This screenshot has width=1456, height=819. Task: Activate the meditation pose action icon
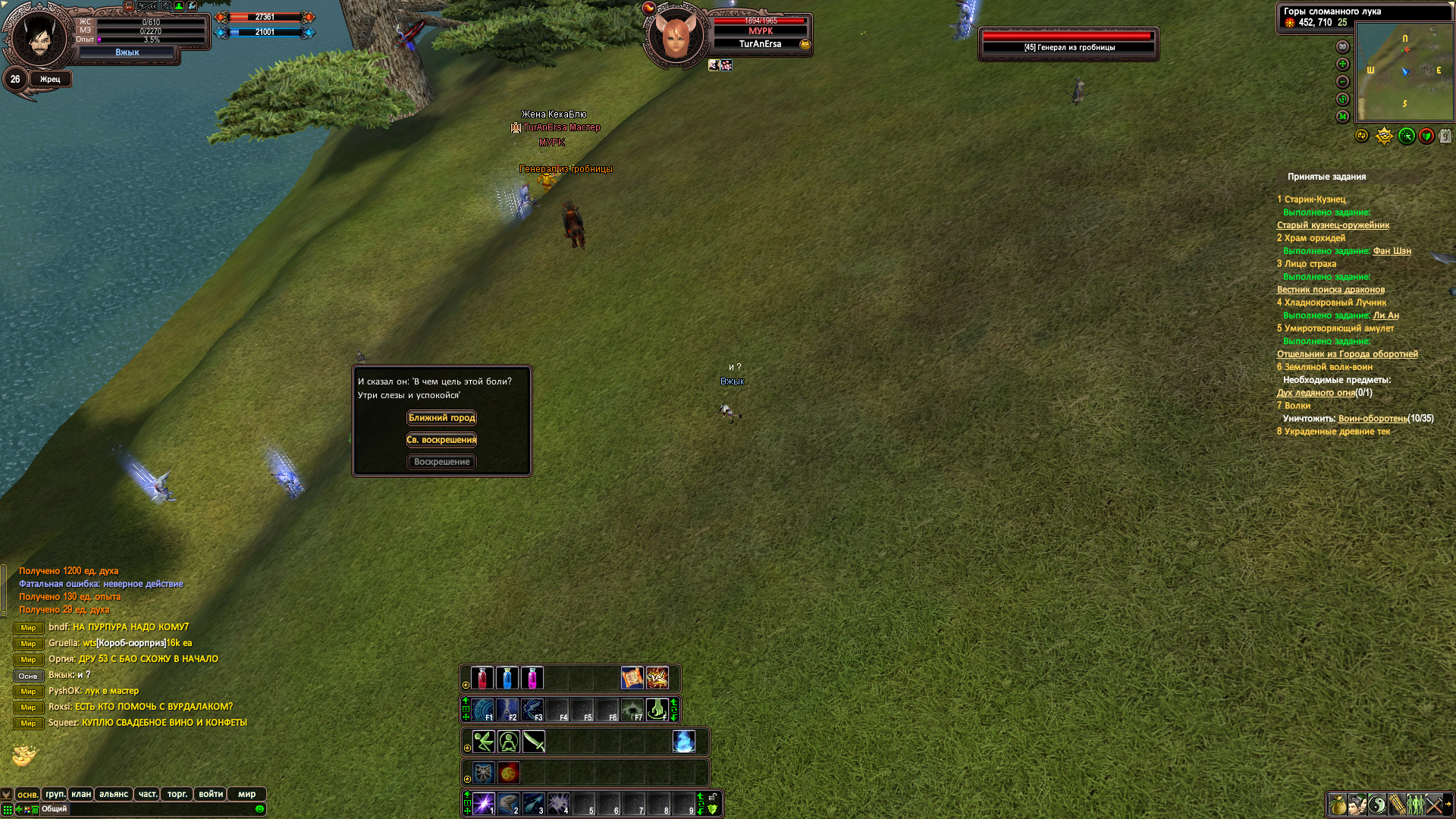tap(509, 742)
